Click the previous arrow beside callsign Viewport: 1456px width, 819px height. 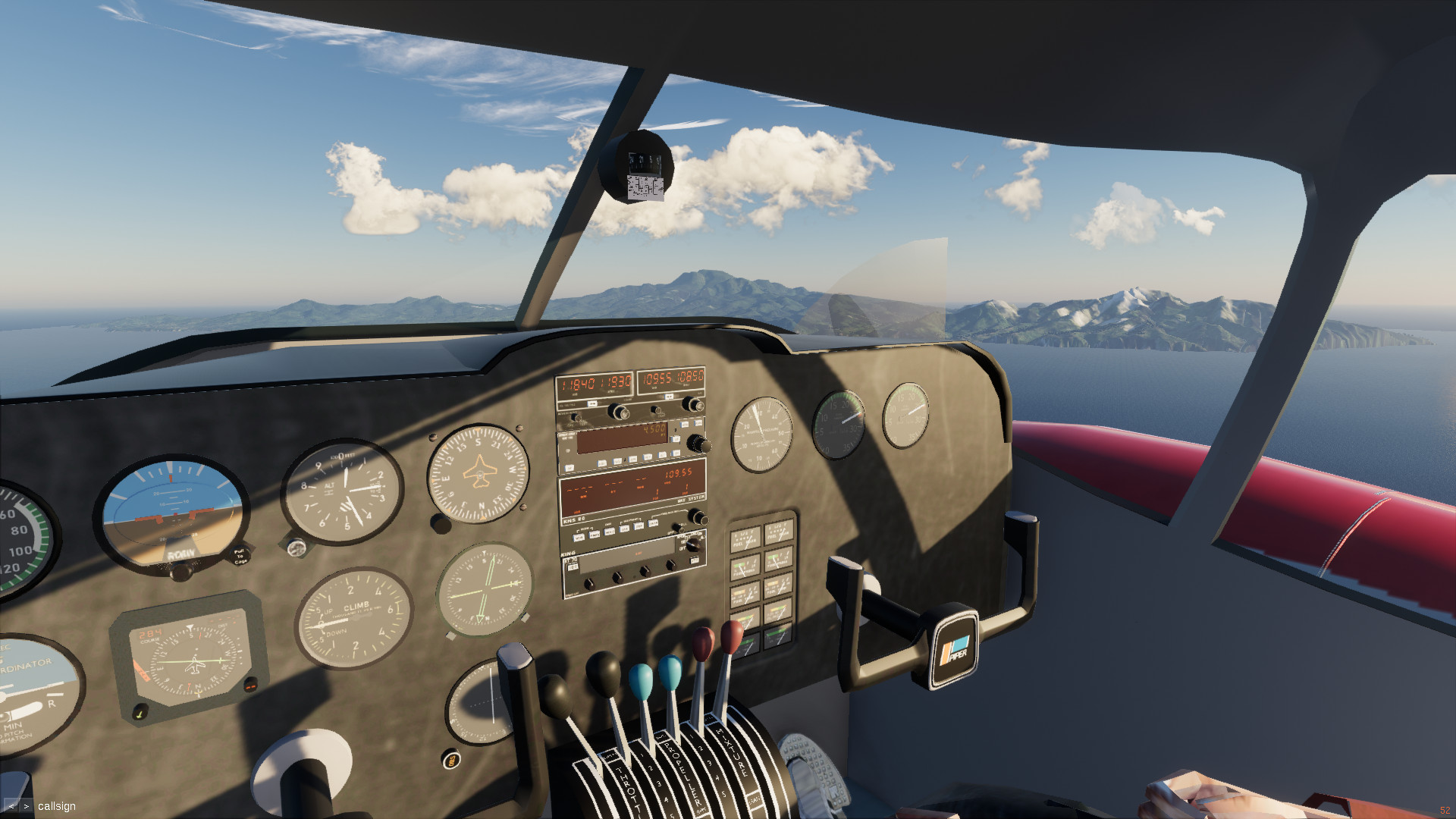click(11, 806)
